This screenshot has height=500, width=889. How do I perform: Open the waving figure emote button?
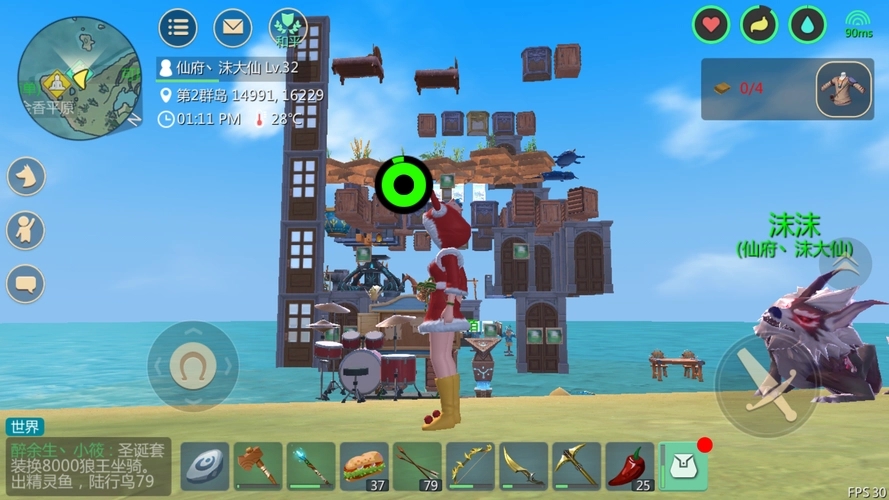(x=25, y=230)
